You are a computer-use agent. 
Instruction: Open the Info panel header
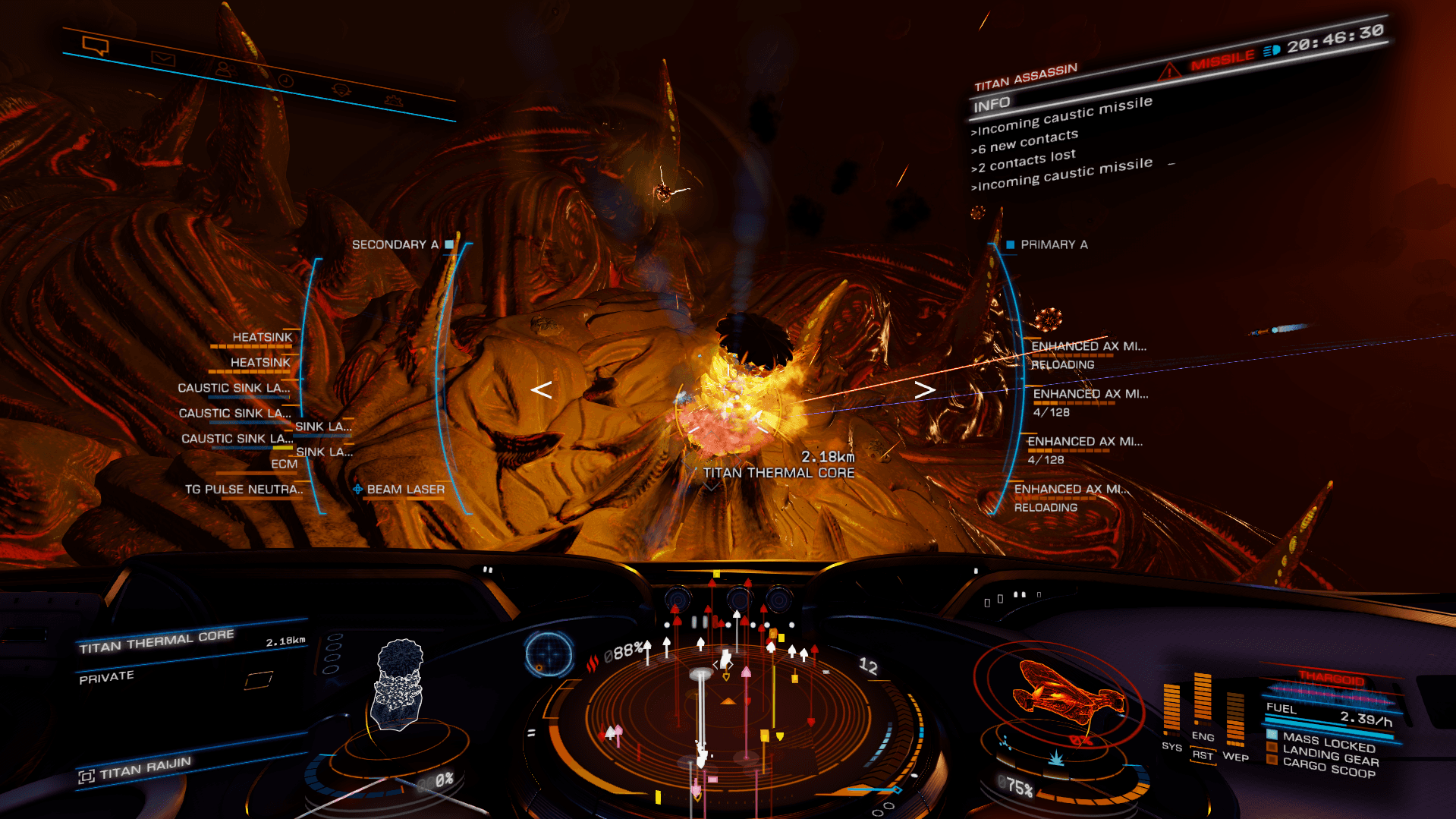click(992, 105)
